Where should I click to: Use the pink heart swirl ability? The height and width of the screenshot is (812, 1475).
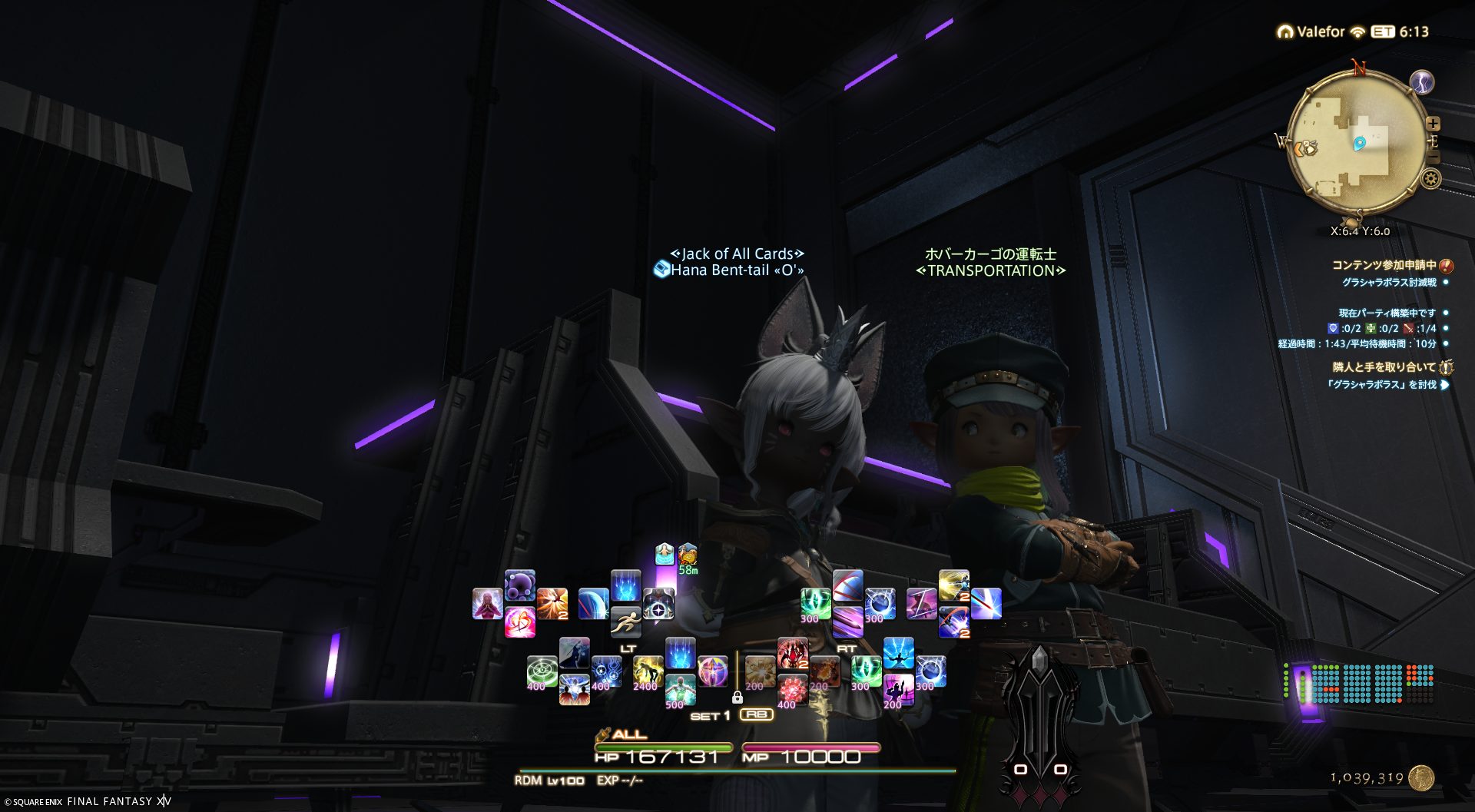click(519, 622)
